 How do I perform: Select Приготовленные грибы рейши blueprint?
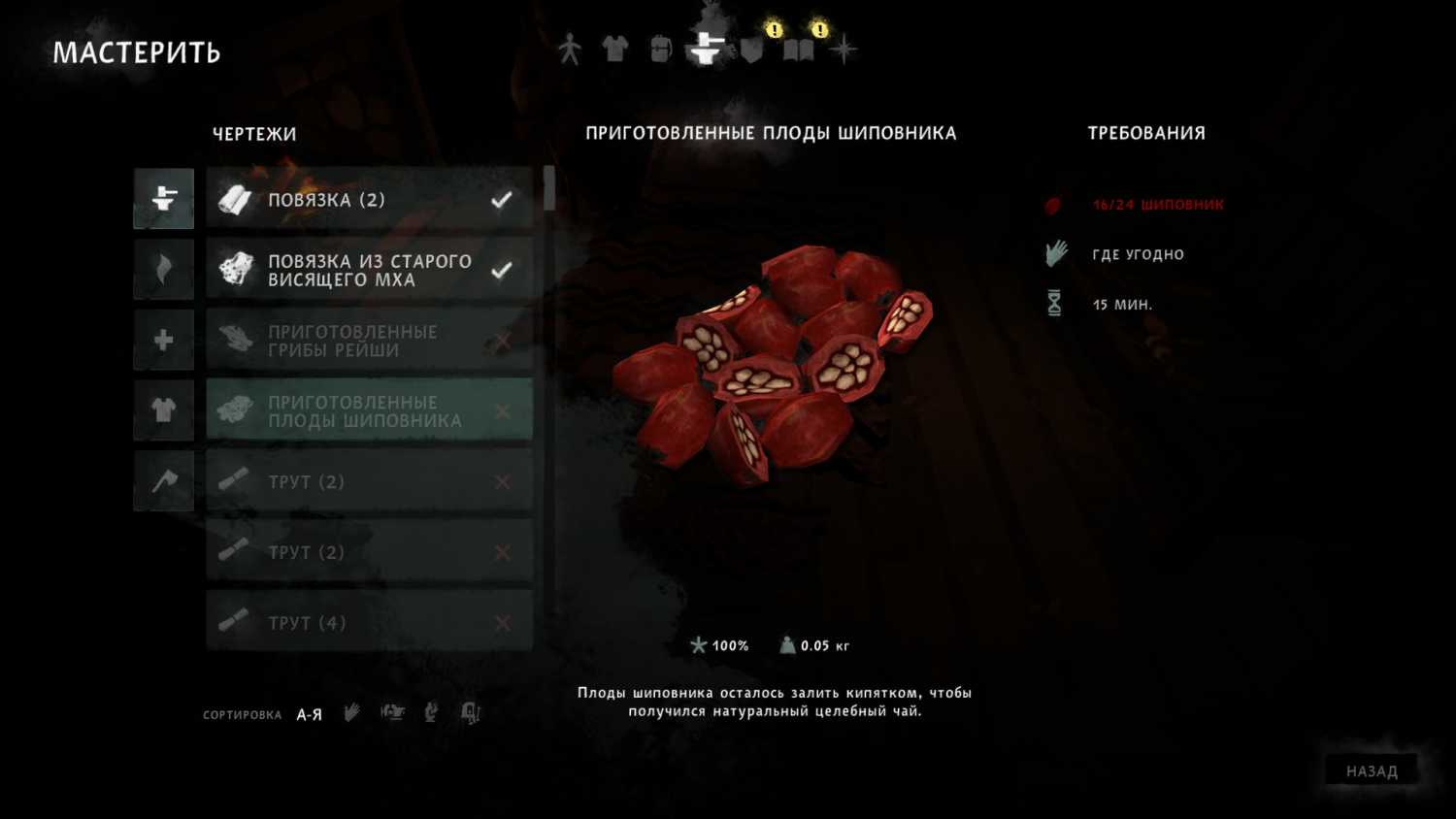tap(369, 341)
